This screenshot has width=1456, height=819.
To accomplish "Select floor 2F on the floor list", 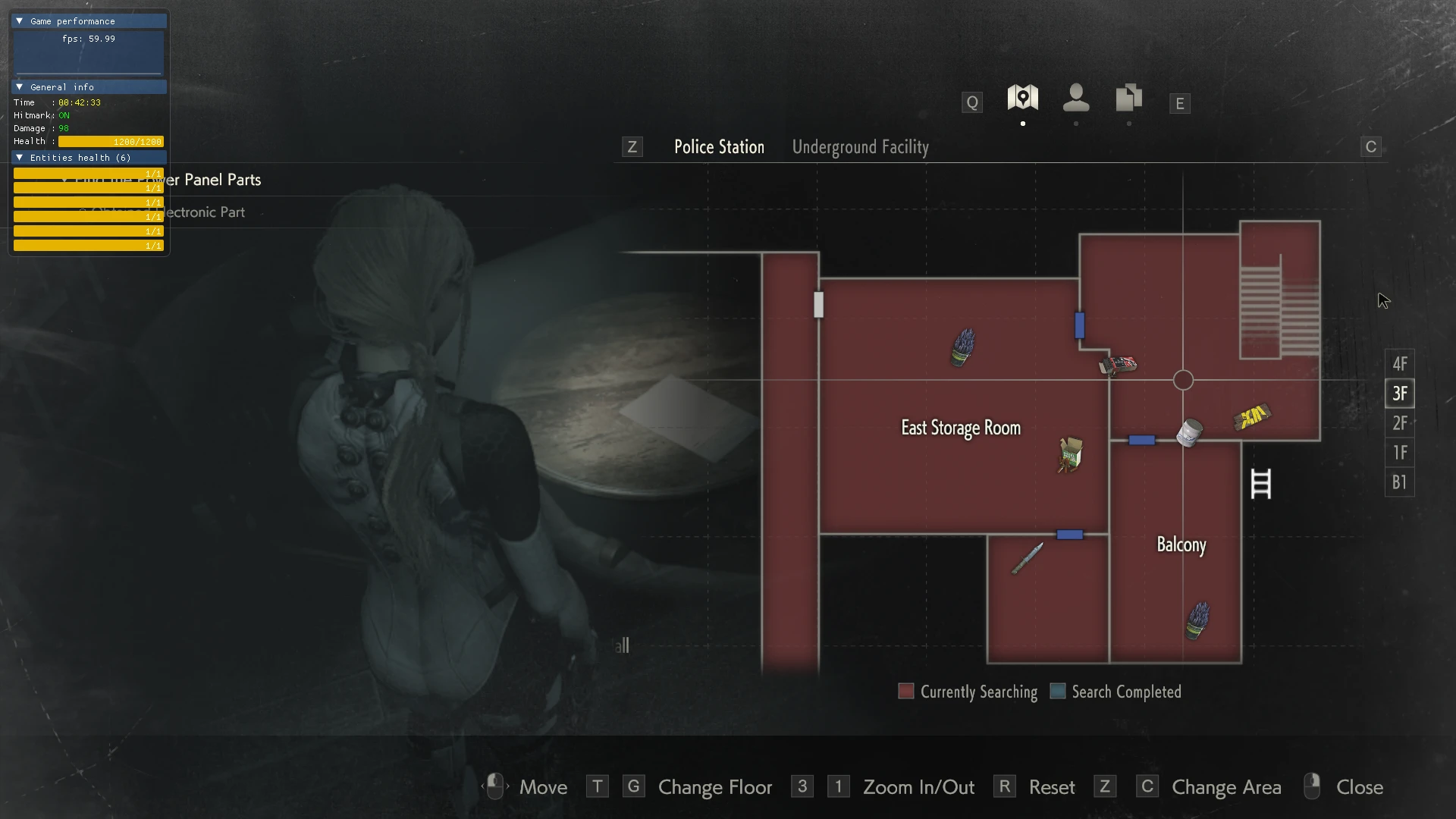I will coord(1399,423).
